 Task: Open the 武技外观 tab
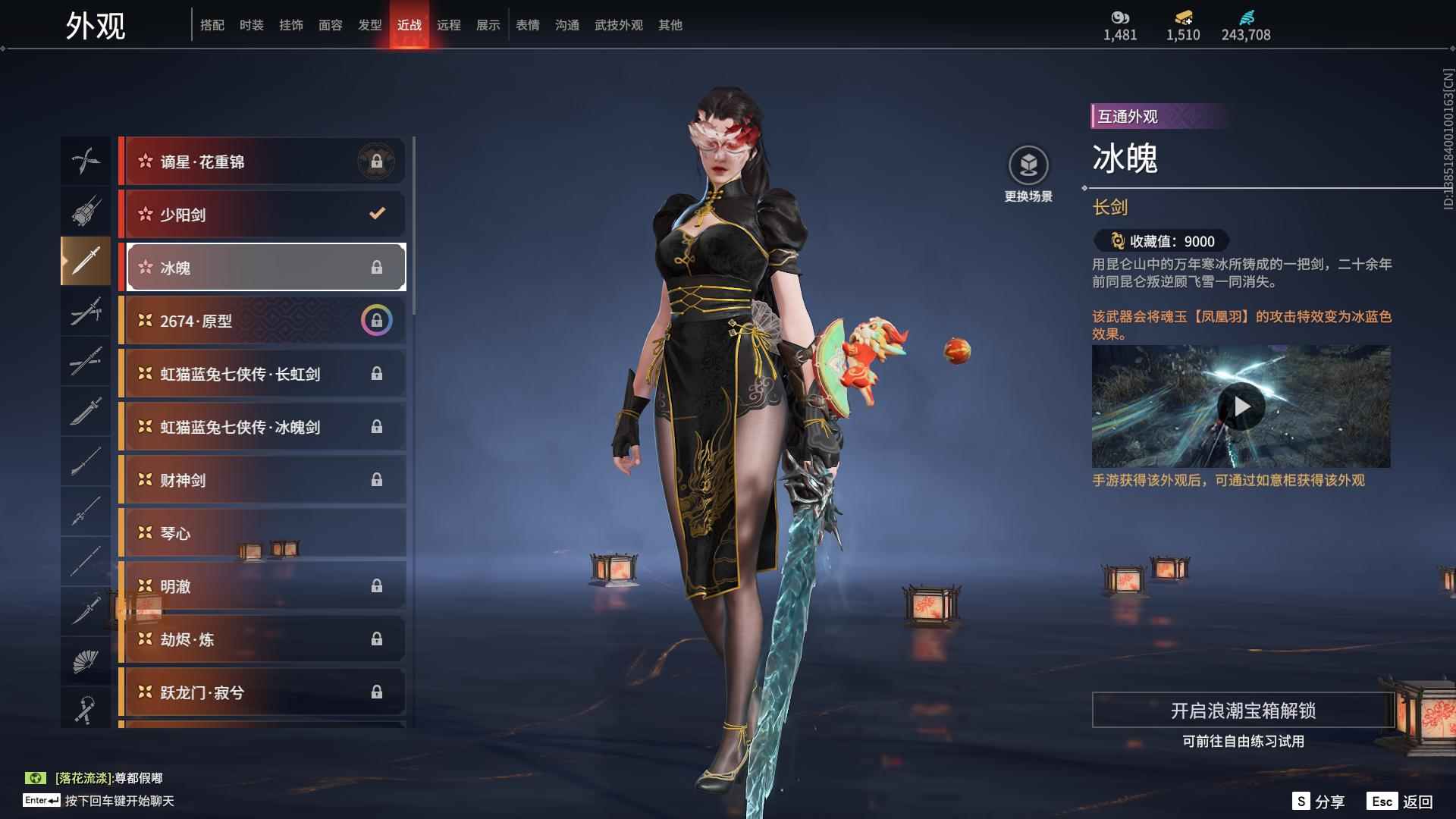(x=618, y=25)
